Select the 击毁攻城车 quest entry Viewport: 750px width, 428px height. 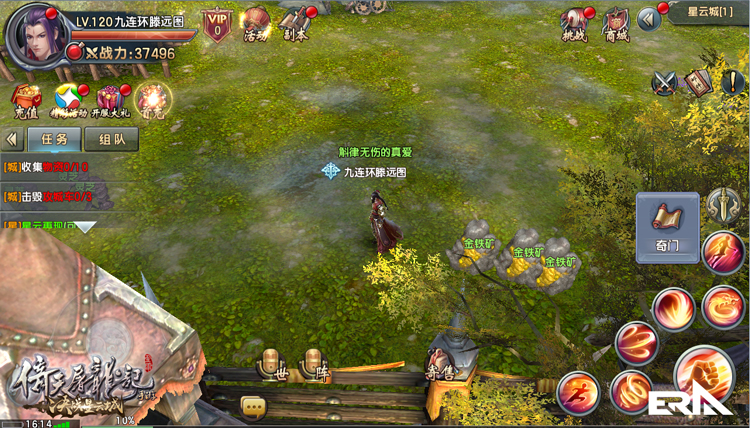tap(50, 197)
